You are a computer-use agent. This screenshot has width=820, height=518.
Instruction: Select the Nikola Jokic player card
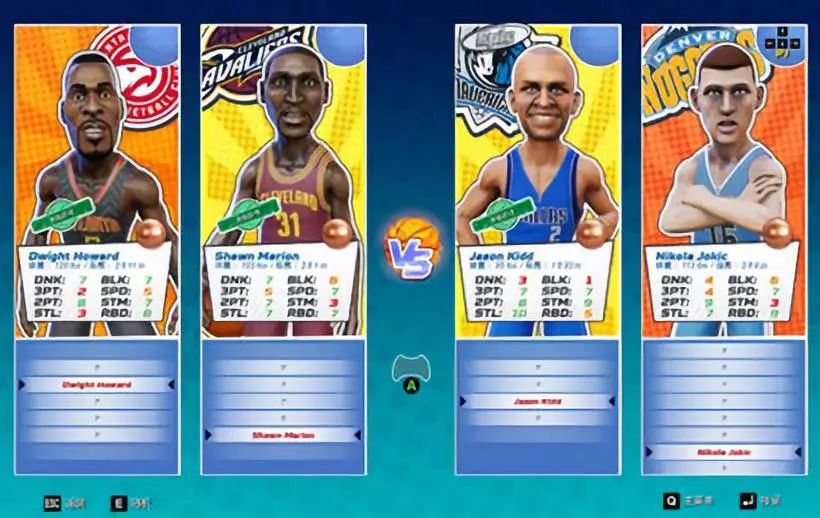(723, 180)
